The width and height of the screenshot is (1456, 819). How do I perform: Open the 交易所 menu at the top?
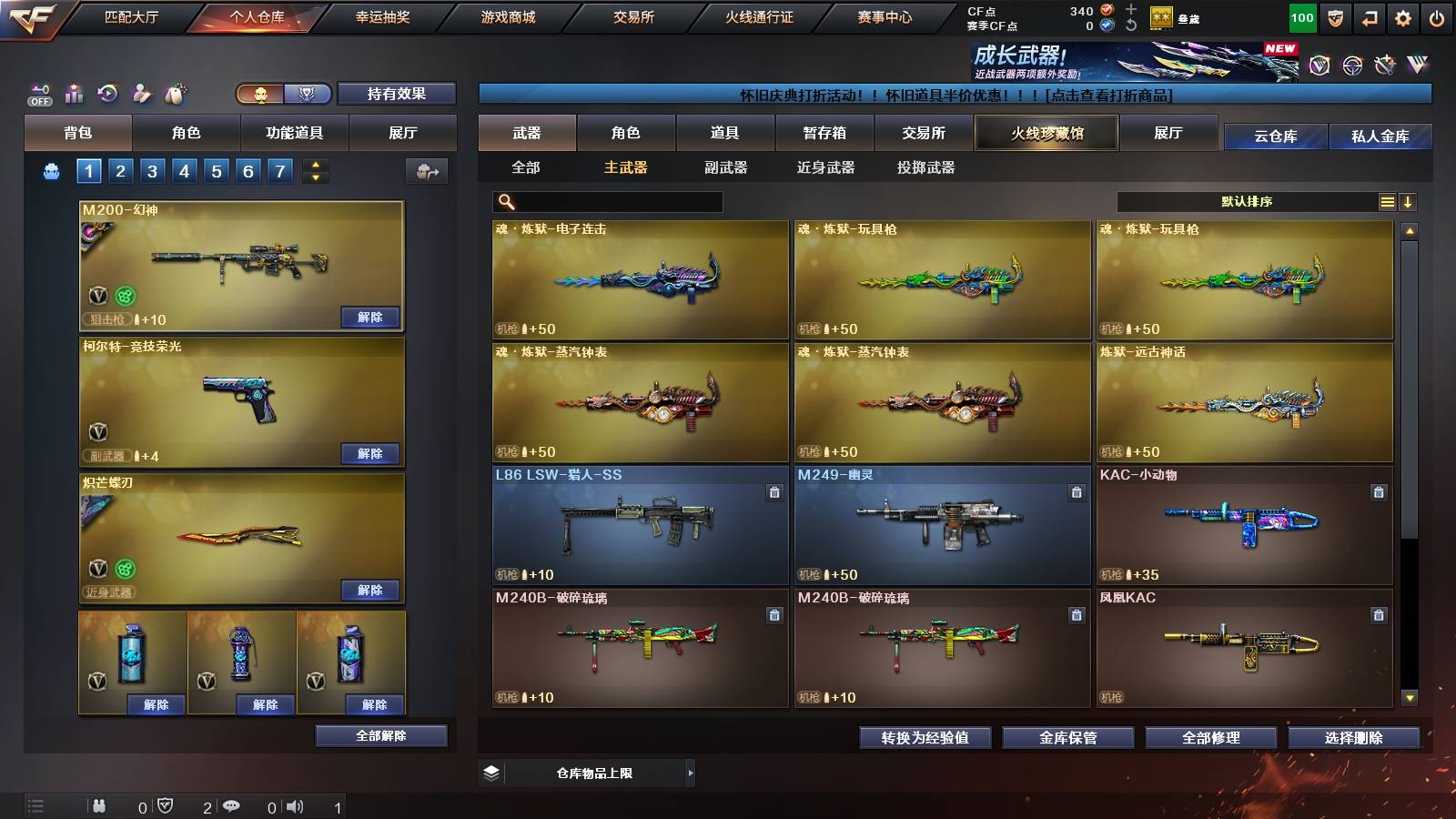coord(633,17)
